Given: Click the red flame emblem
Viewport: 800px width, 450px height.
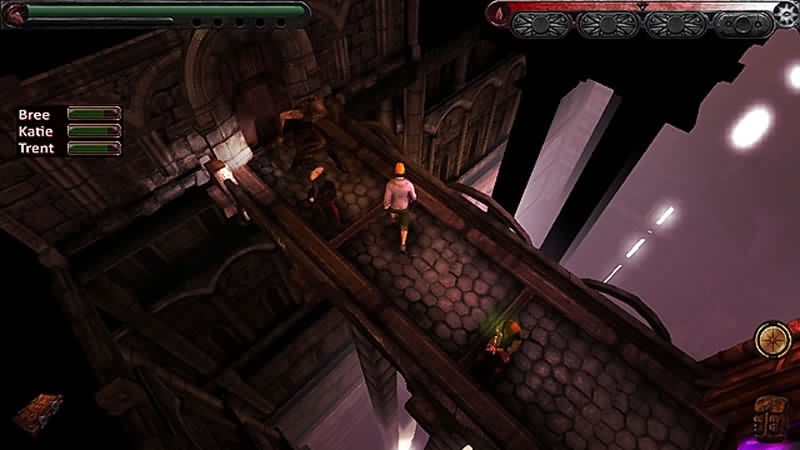Looking at the screenshot, I should 498,13.
